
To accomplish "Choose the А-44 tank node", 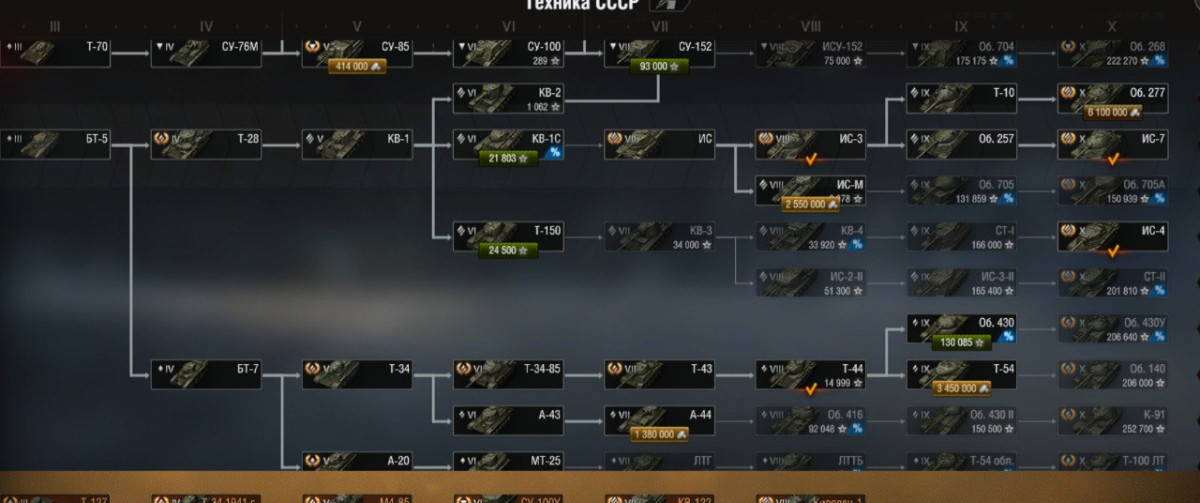I will tap(660, 415).
